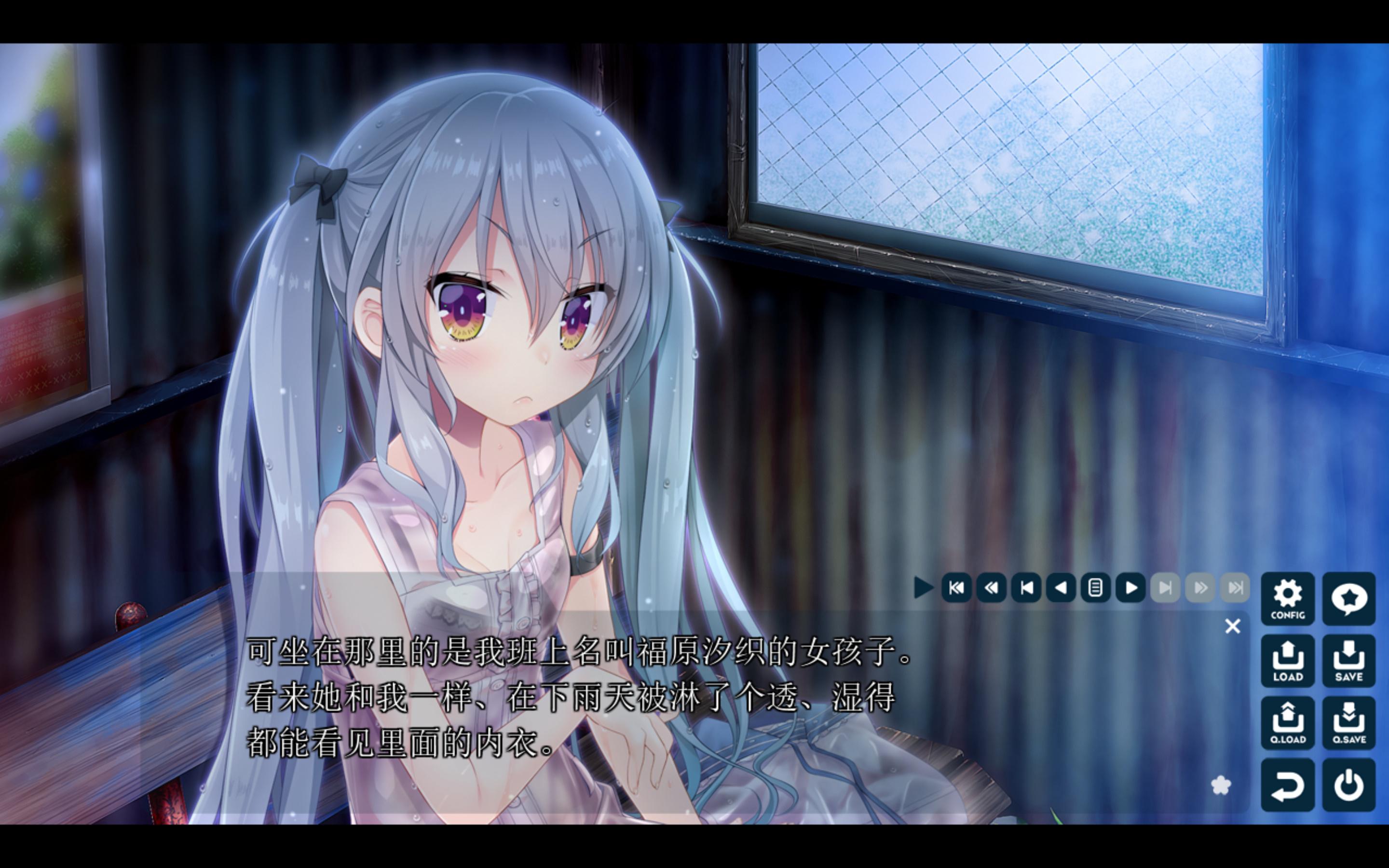Step back with the single left triangle
The height and width of the screenshot is (868, 1389).
(1061, 587)
